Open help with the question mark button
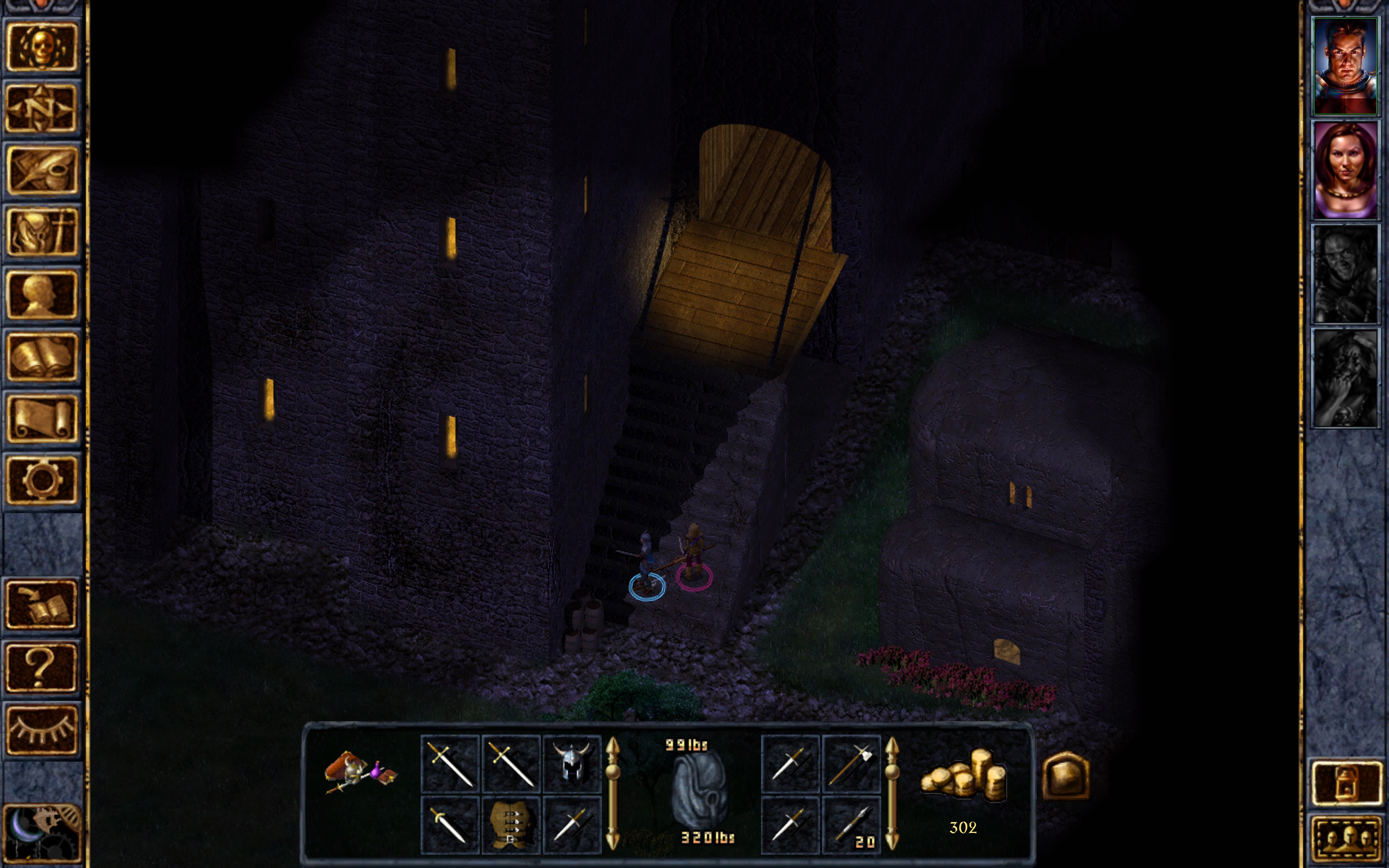This screenshot has height=868, width=1389. tap(41, 667)
